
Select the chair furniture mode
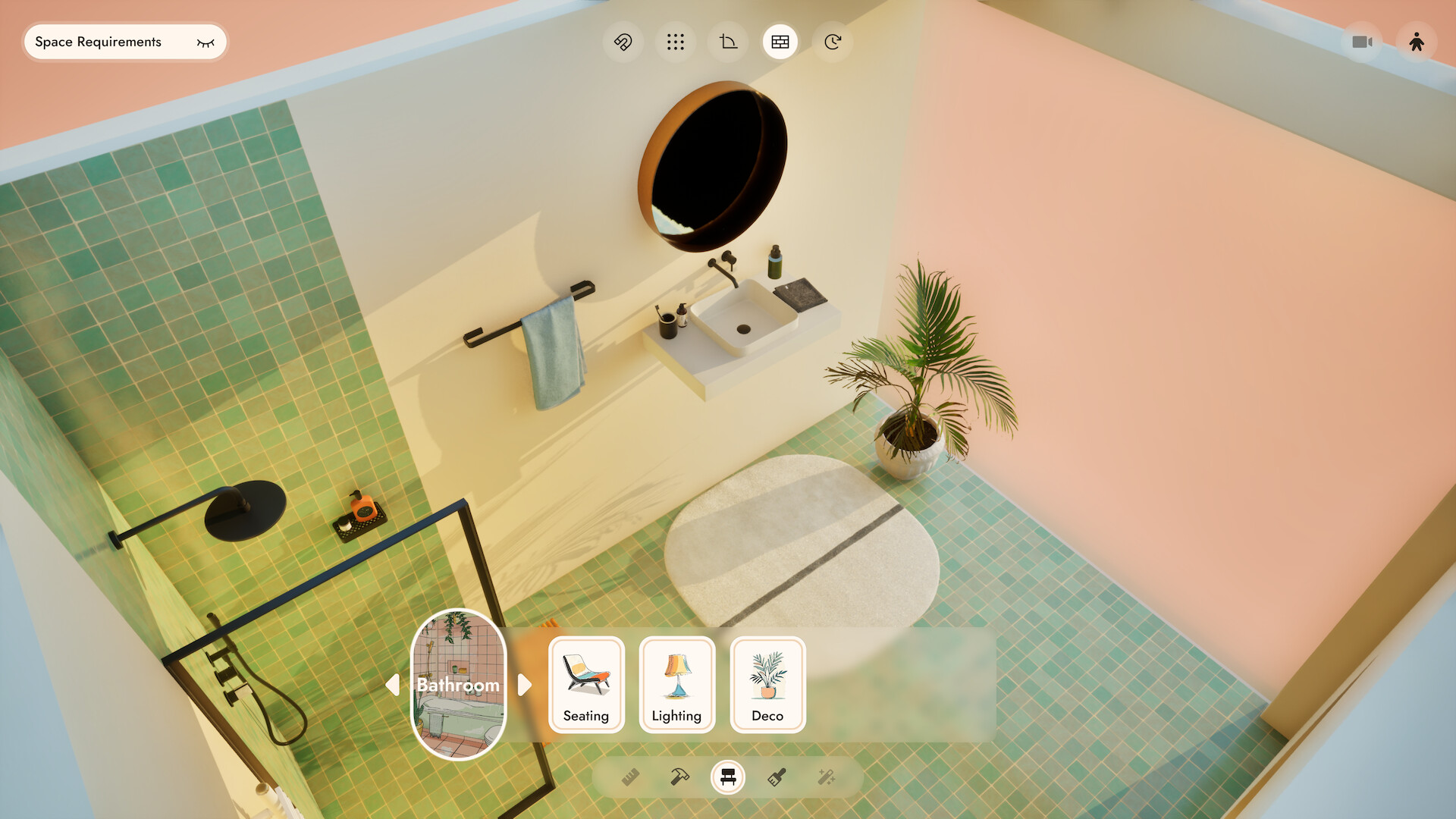click(x=727, y=777)
